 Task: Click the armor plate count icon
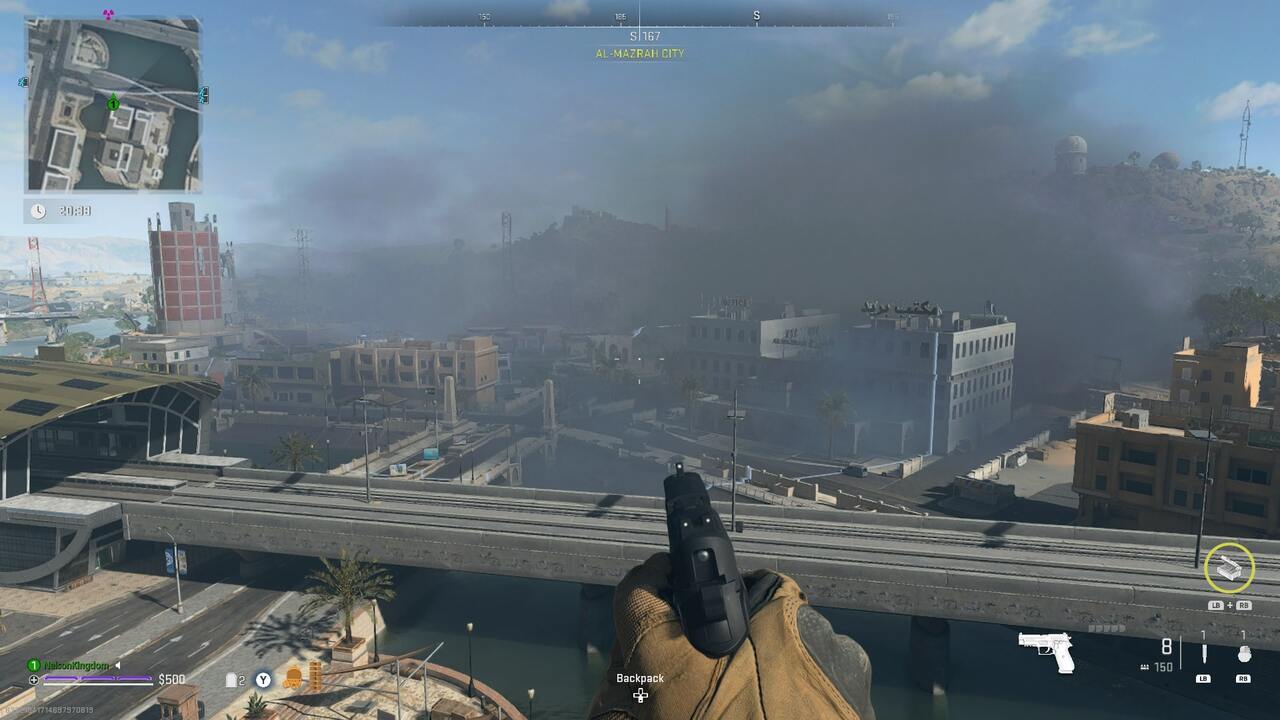click(x=236, y=680)
